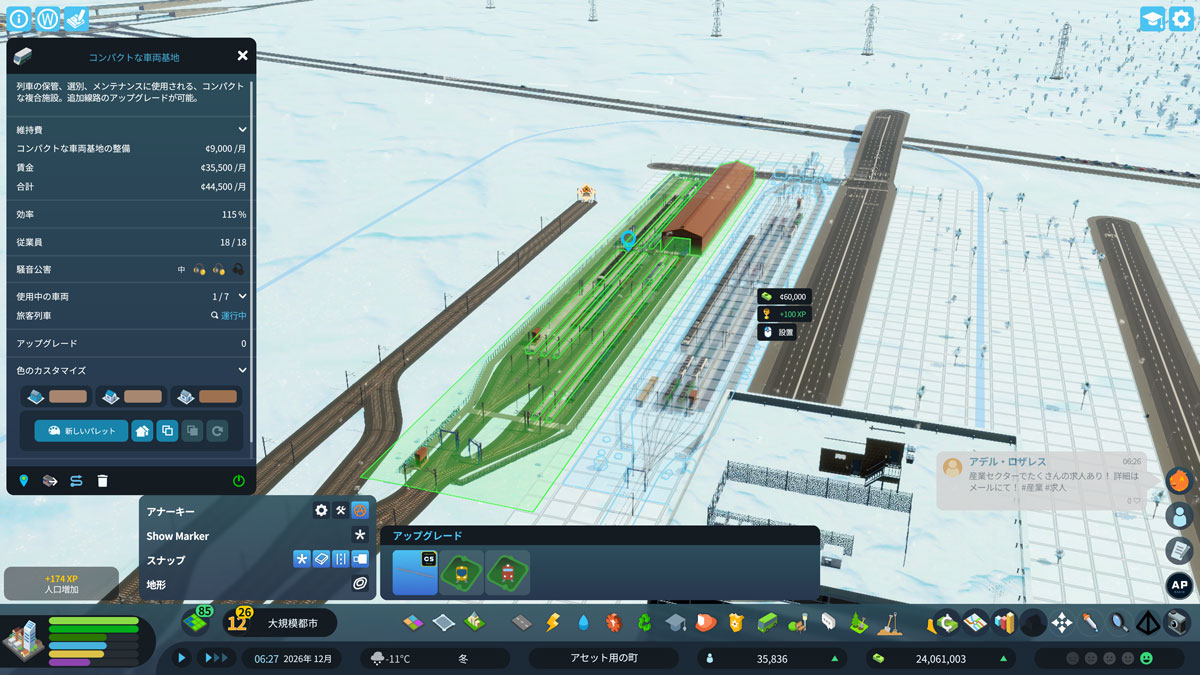
Task: Toggle the Show Marker asterisk button
Action: coord(360,535)
